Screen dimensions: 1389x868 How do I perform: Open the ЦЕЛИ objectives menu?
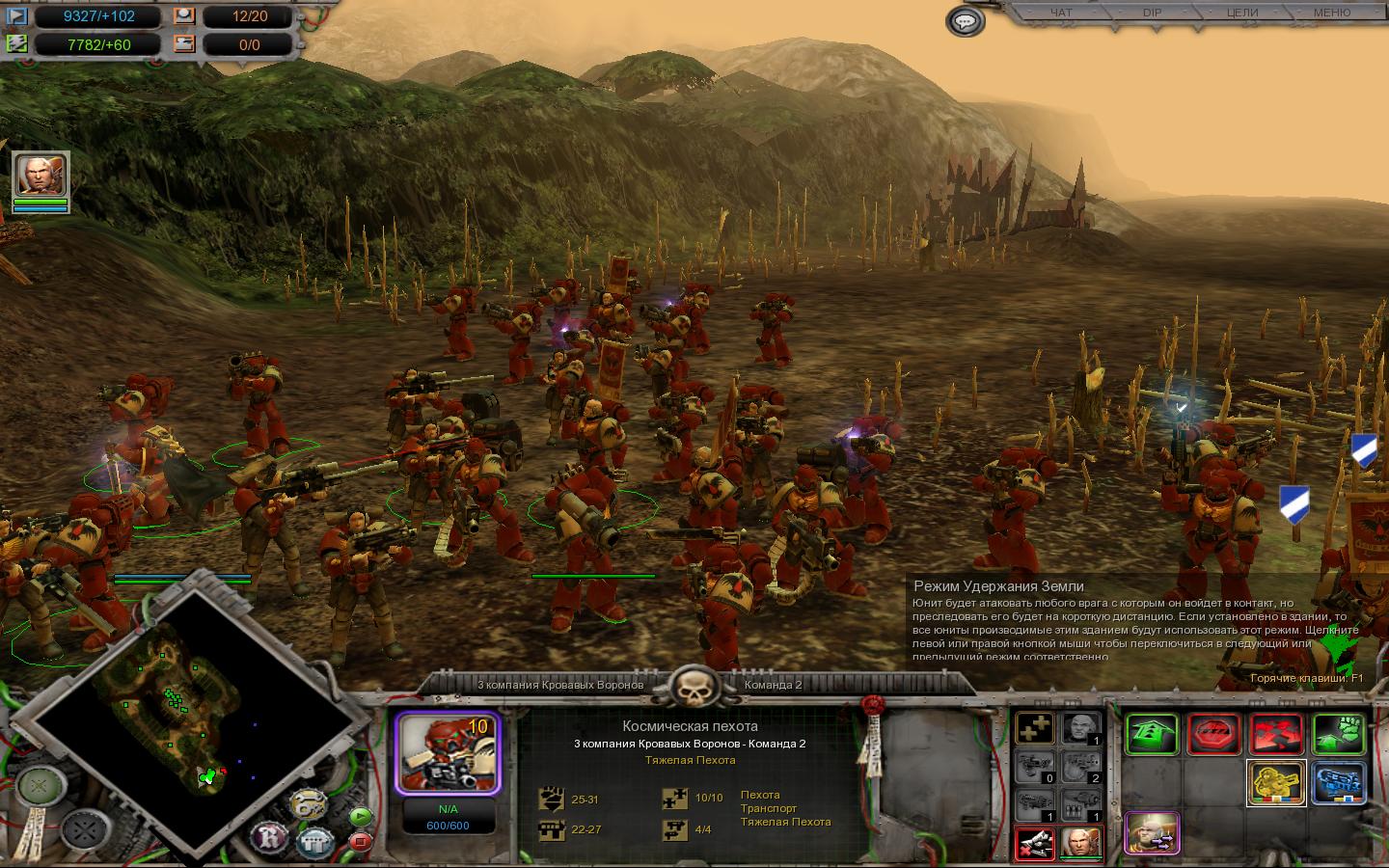pos(1241,13)
